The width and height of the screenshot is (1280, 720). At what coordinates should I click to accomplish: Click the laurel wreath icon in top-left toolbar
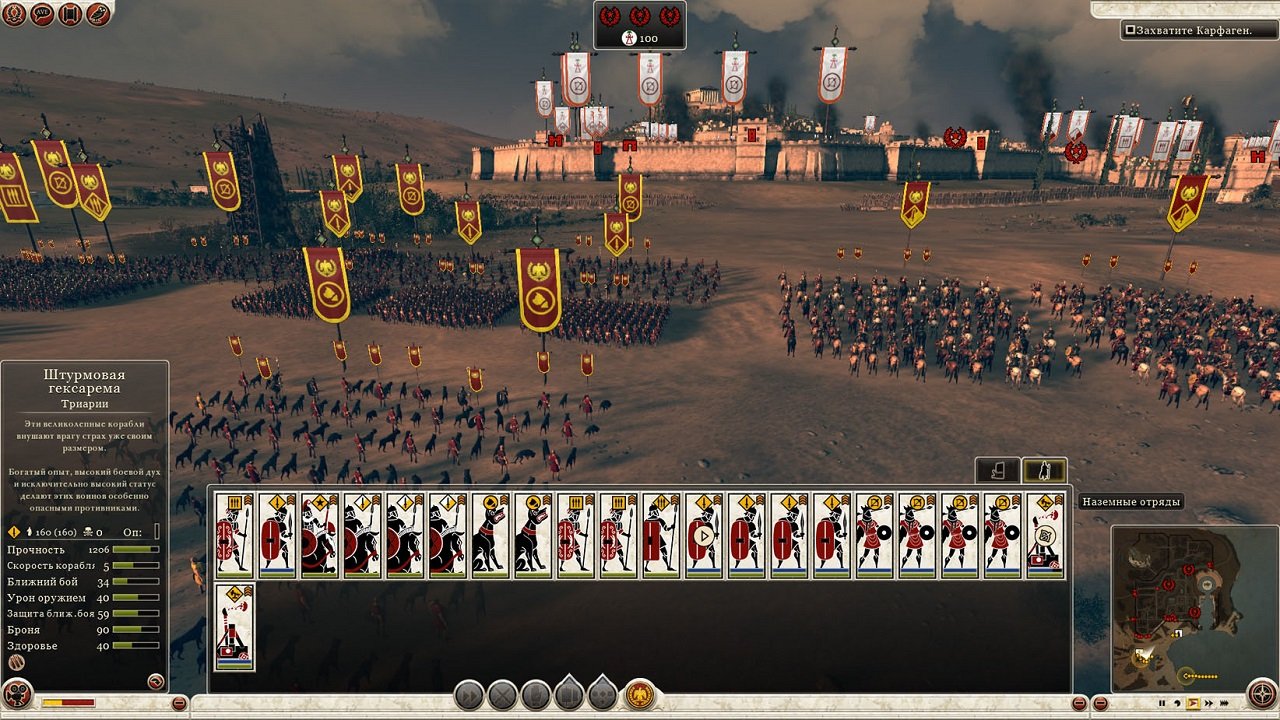click(14, 15)
